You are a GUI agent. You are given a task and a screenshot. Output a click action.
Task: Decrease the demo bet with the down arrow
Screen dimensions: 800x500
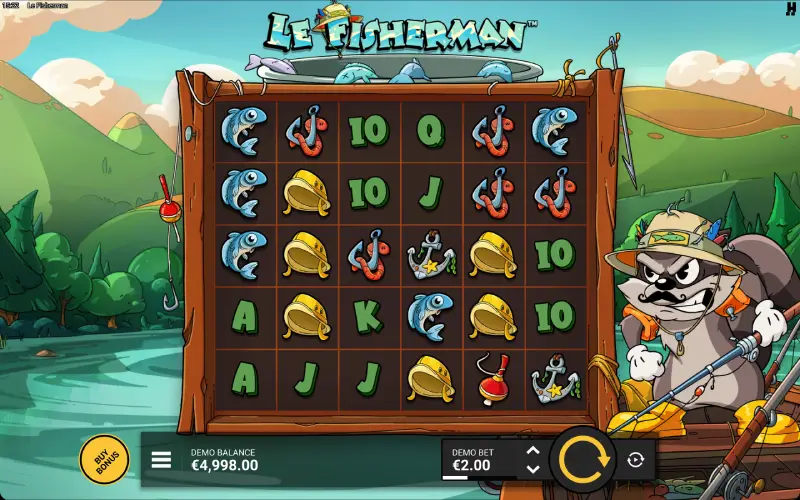[533, 468]
